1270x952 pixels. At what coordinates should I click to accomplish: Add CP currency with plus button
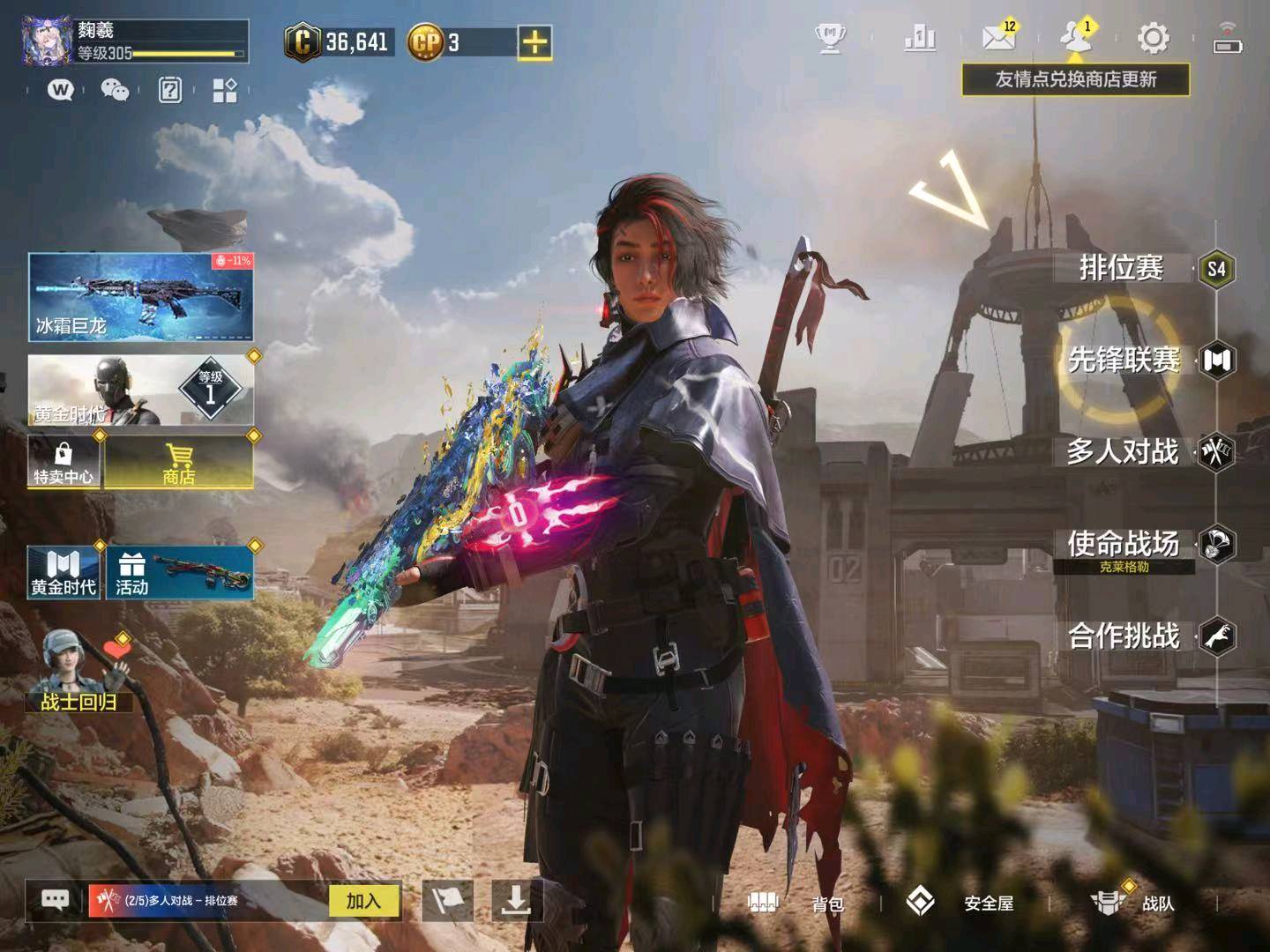coord(534,42)
